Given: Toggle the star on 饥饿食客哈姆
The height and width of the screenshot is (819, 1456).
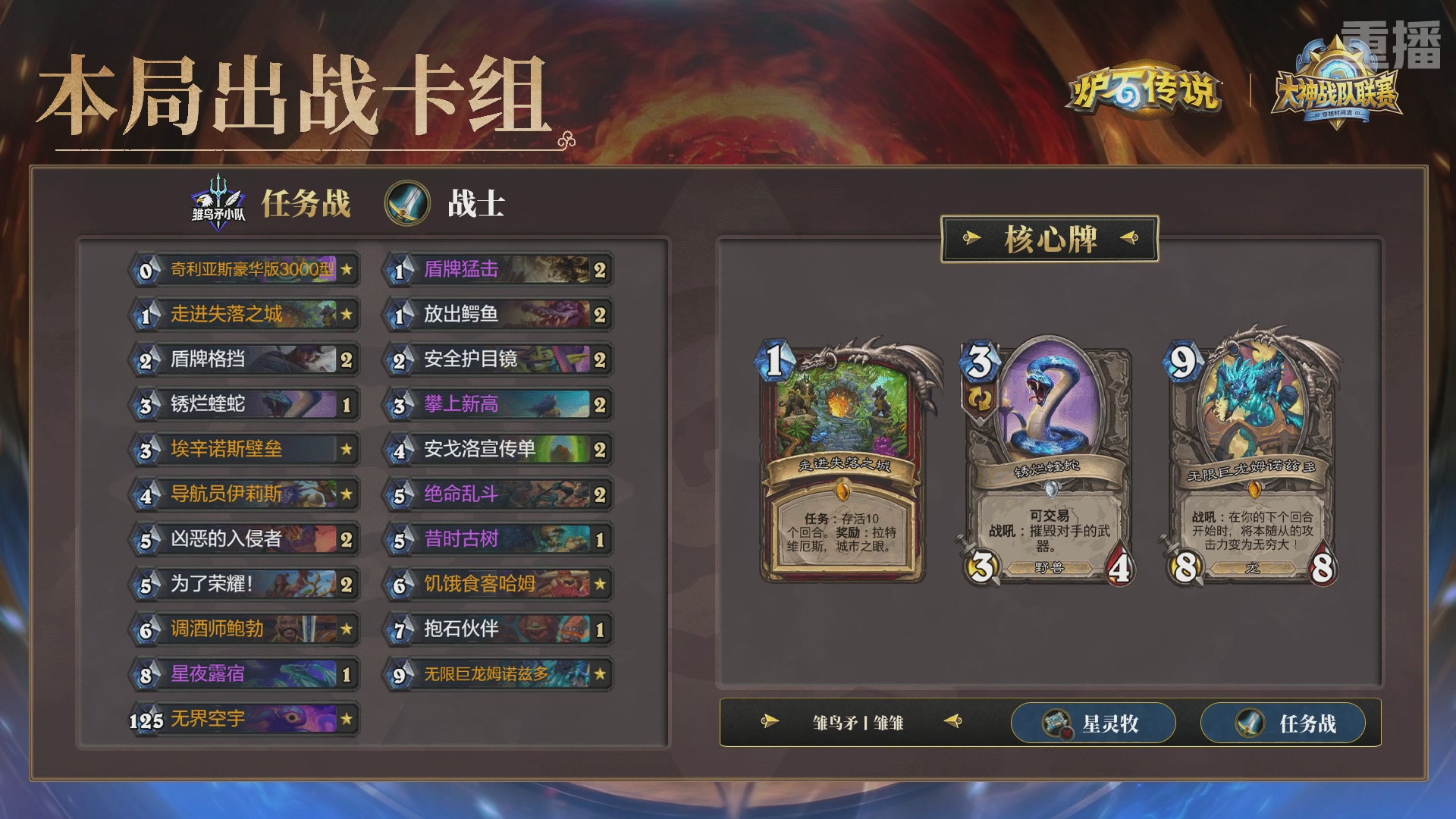Looking at the screenshot, I should click(599, 584).
